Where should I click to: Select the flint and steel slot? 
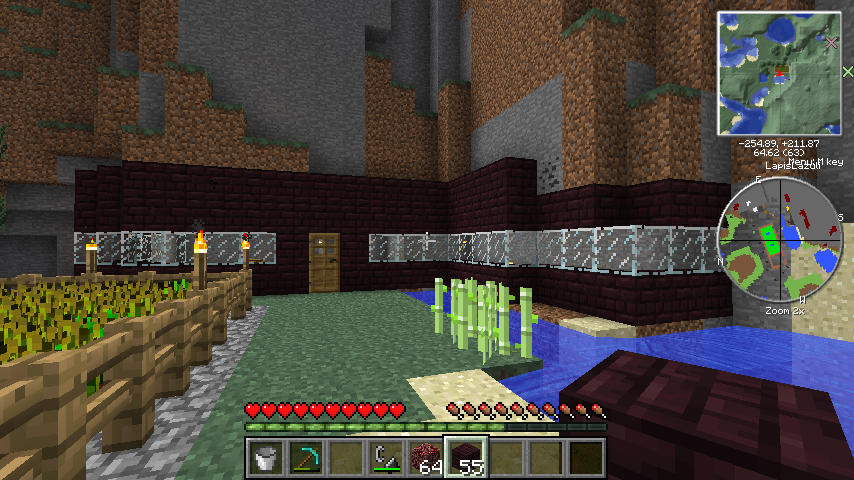pyautogui.click(x=385, y=458)
